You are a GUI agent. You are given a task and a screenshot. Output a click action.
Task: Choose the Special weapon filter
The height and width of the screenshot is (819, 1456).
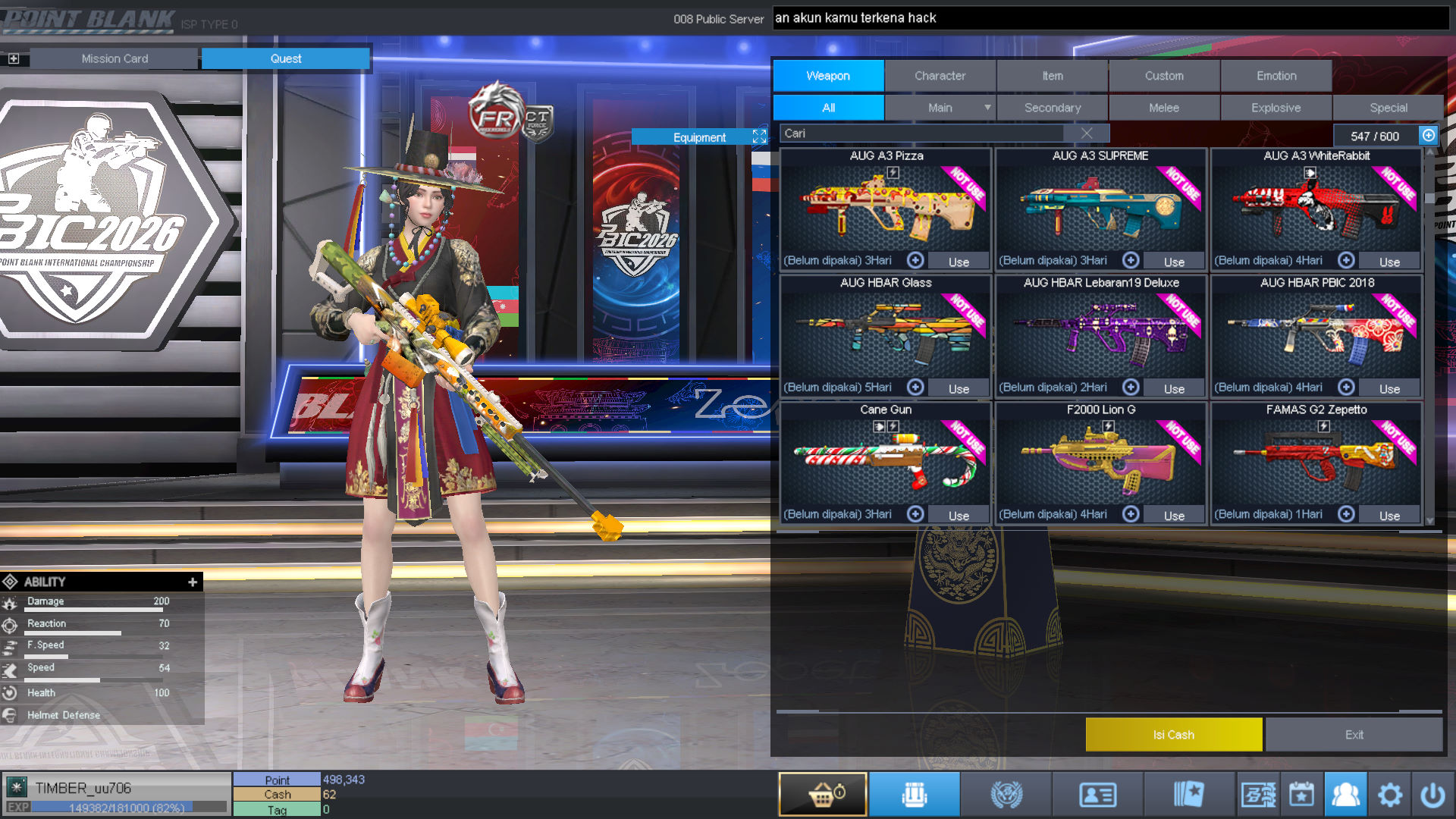click(1388, 108)
